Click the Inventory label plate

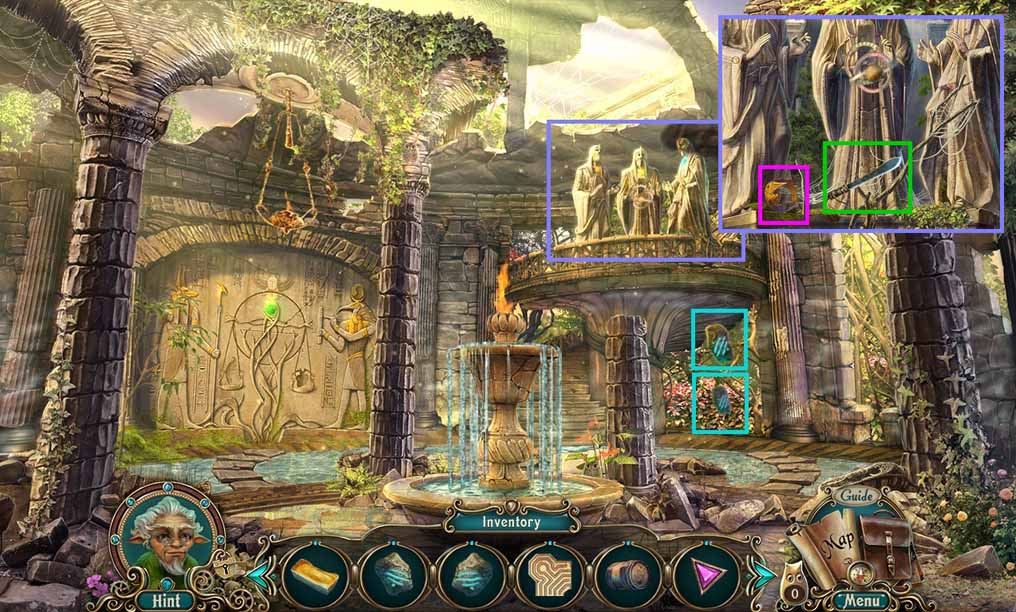[511, 521]
